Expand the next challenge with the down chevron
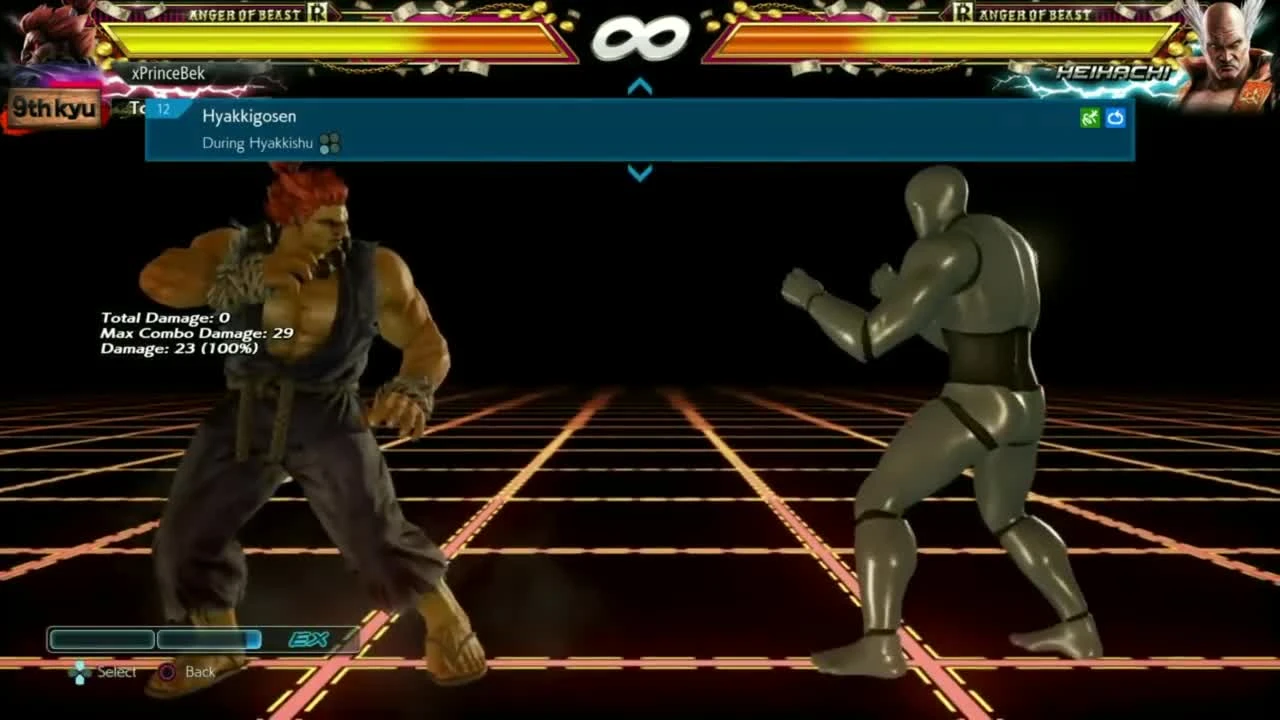Viewport: 1280px width, 720px height. 640,172
